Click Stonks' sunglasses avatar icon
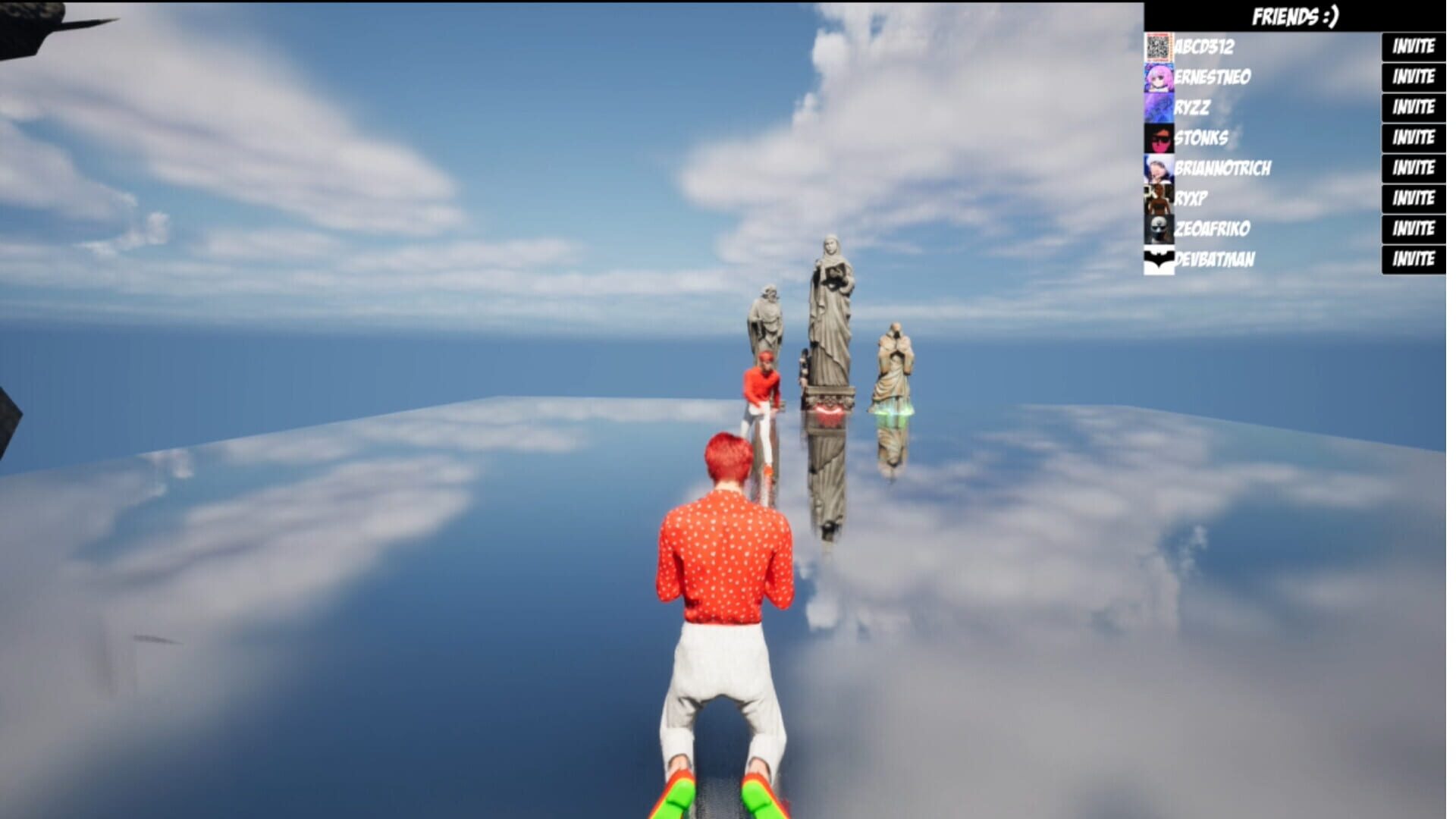The width and height of the screenshot is (1456, 819). point(1158,138)
